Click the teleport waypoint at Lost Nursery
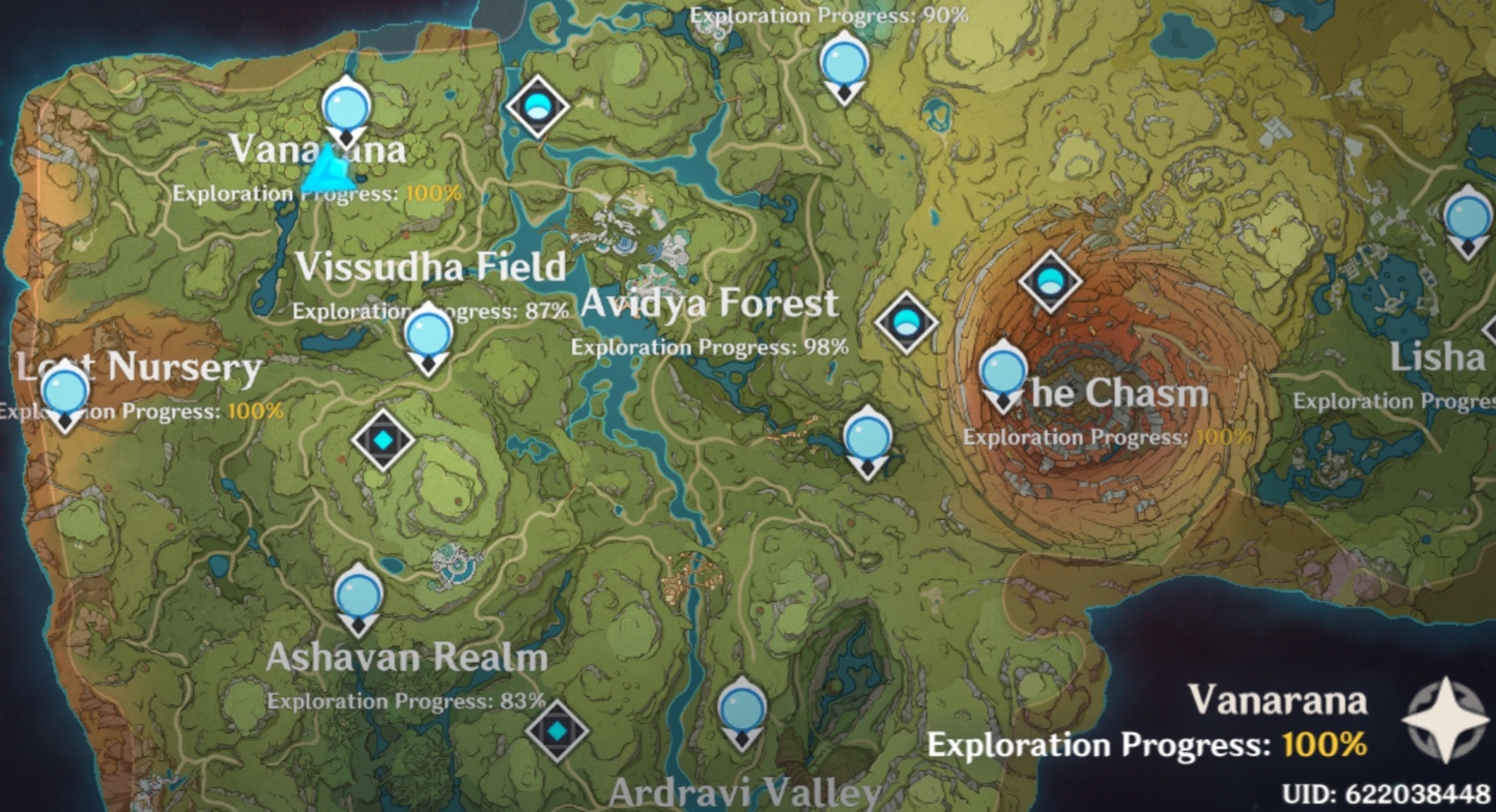The height and width of the screenshot is (812, 1496). pos(66,390)
